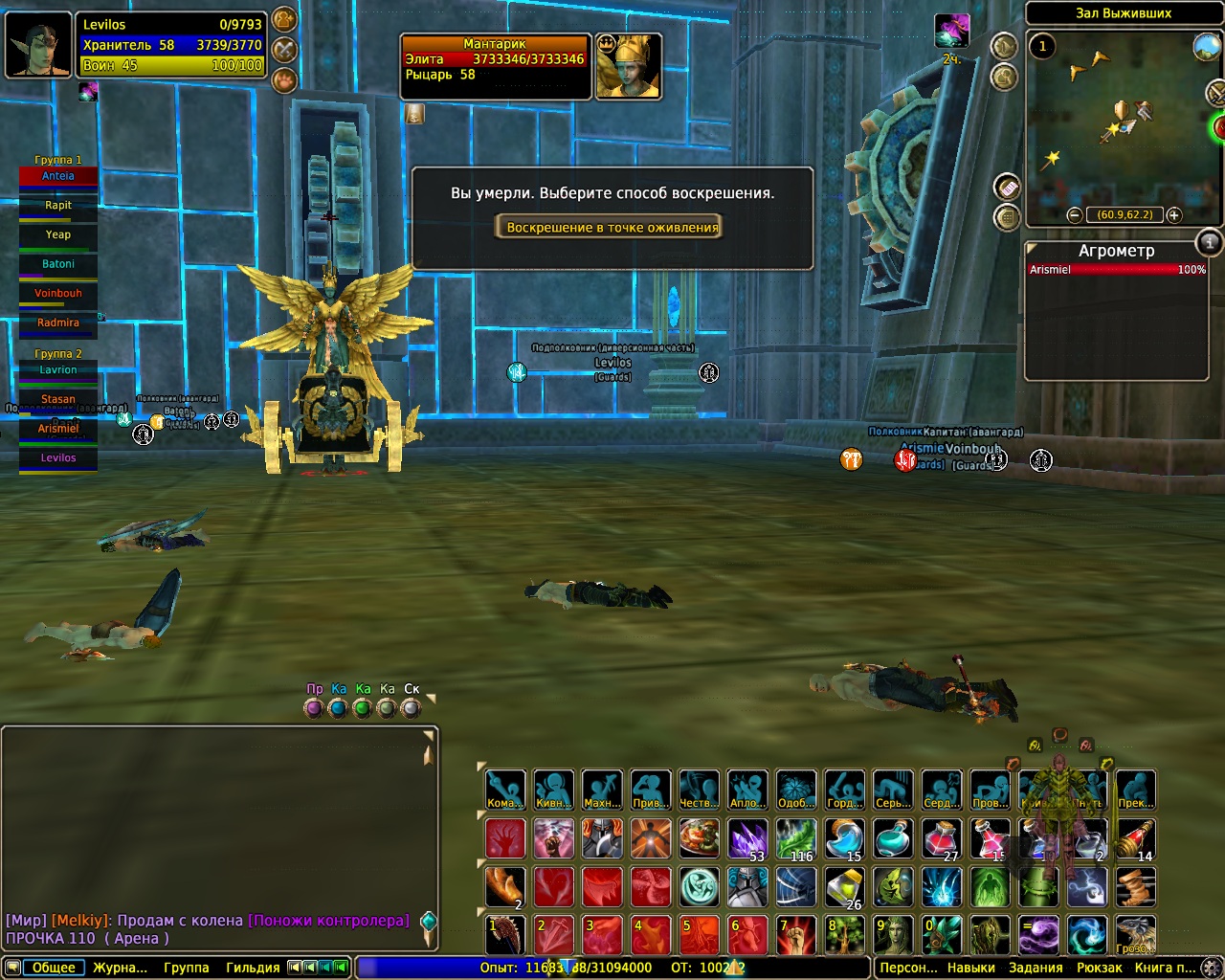Viewport: 1225px width, 980px height.
Task: Open the Задания quests menu
Action: coord(1036,968)
